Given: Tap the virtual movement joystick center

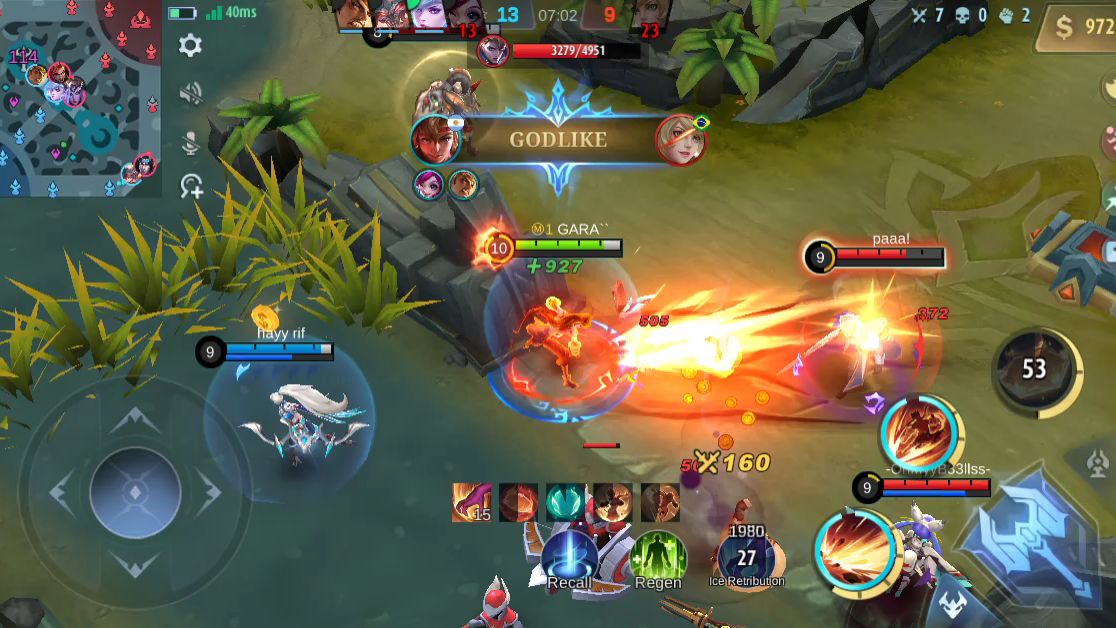Looking at the screenshot, I should click(135, 492).
